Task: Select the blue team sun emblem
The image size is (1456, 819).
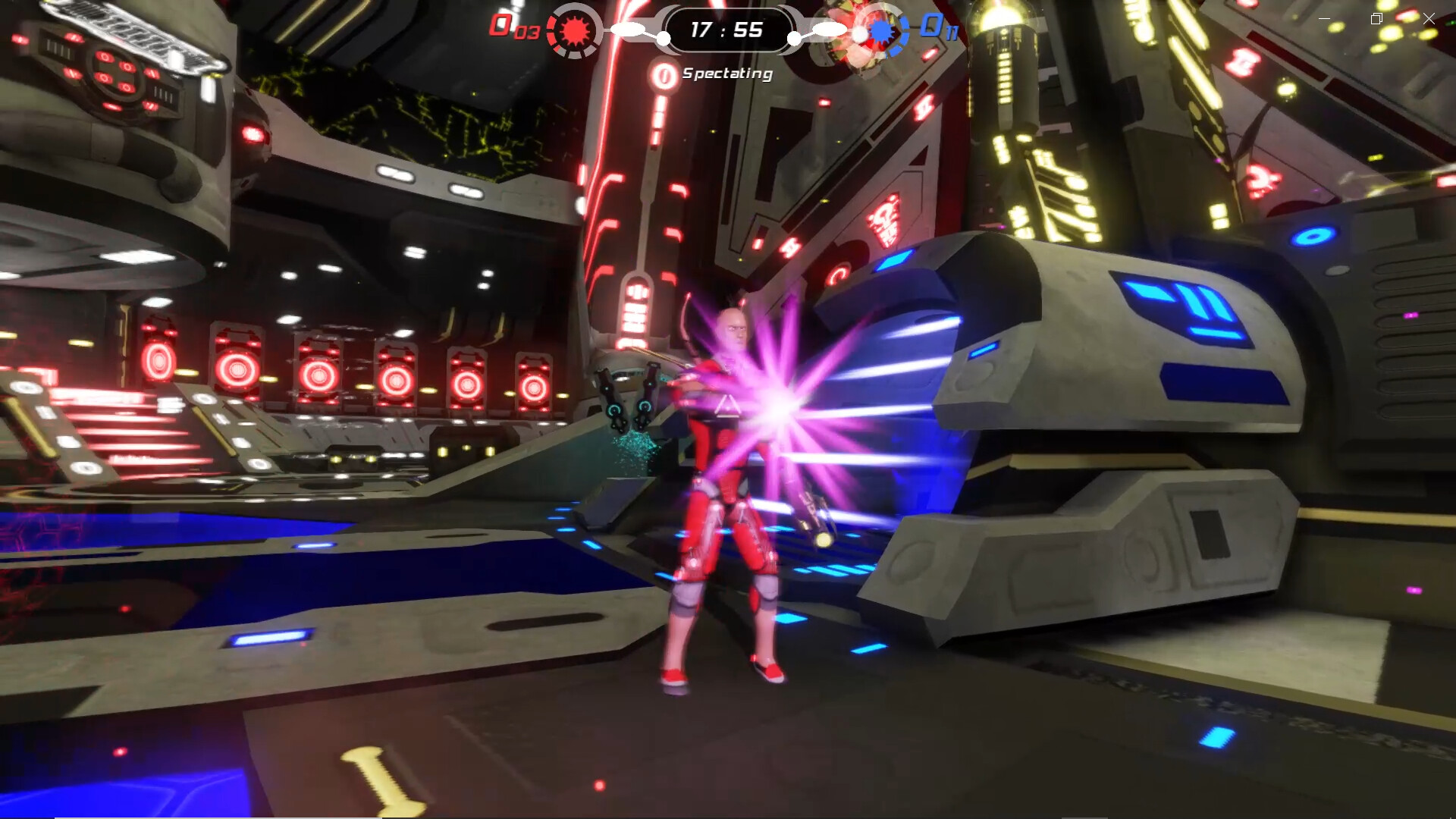Action: pyautogui.click(x=882, y=31)
